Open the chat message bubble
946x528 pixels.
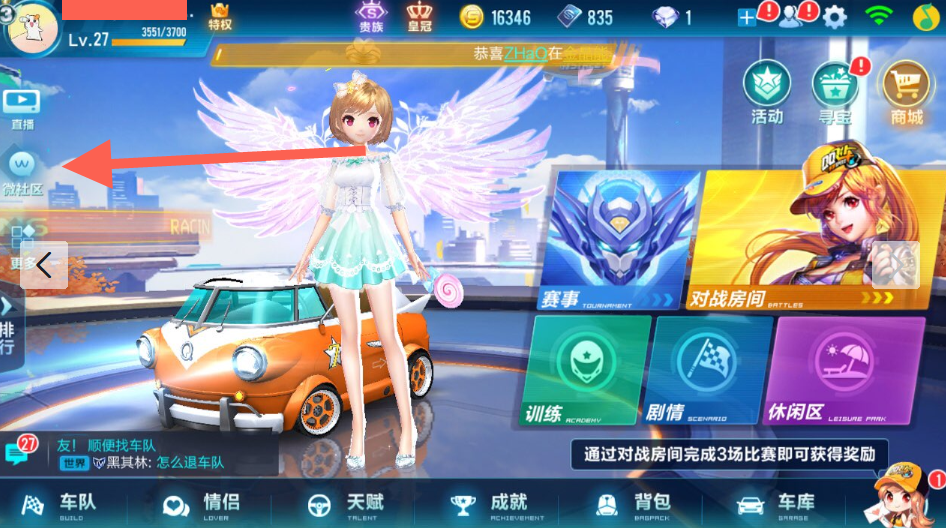(x=18, y=453)
